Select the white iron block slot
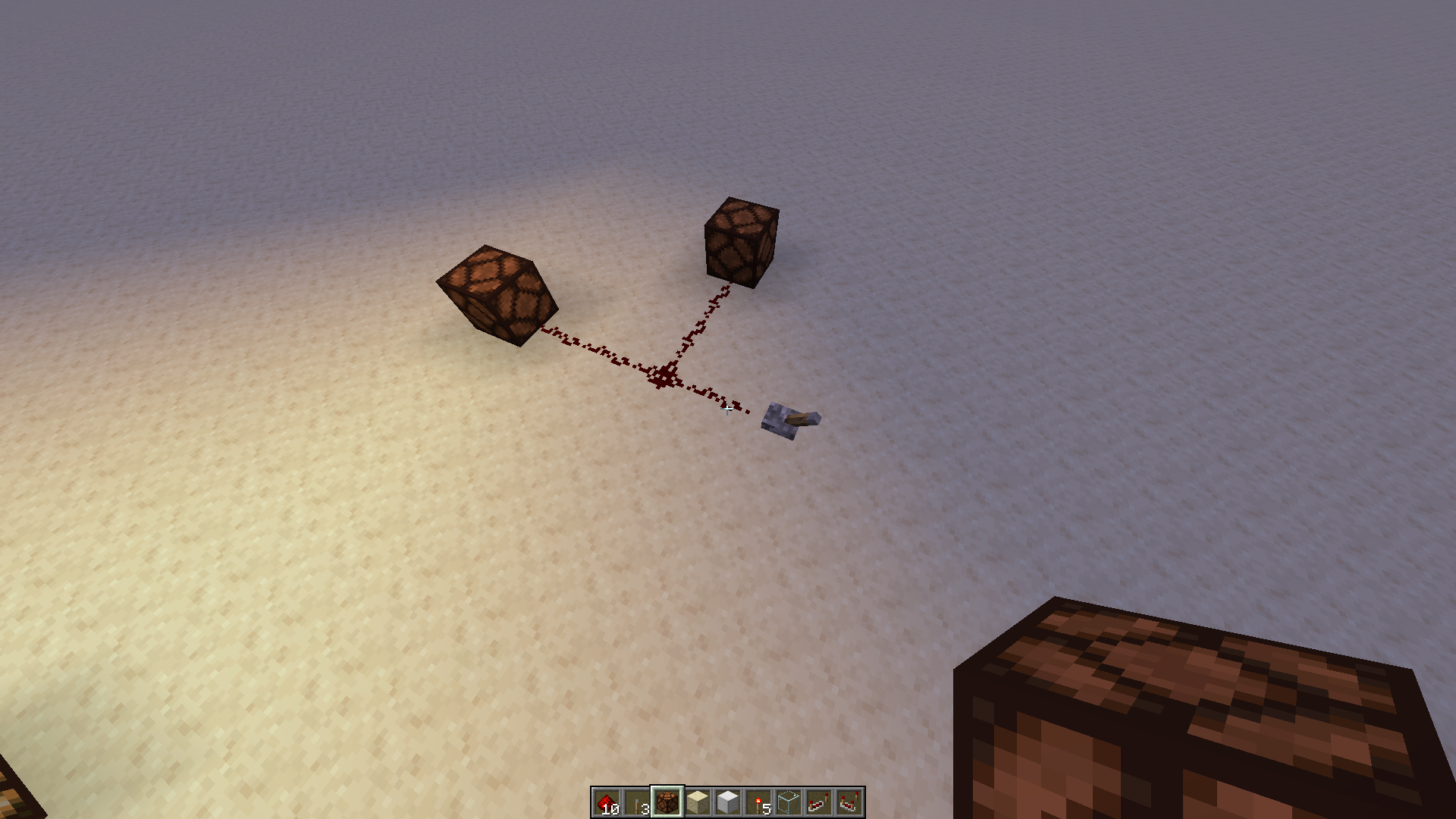This screenshot has width=1456, height=819. 728,802
